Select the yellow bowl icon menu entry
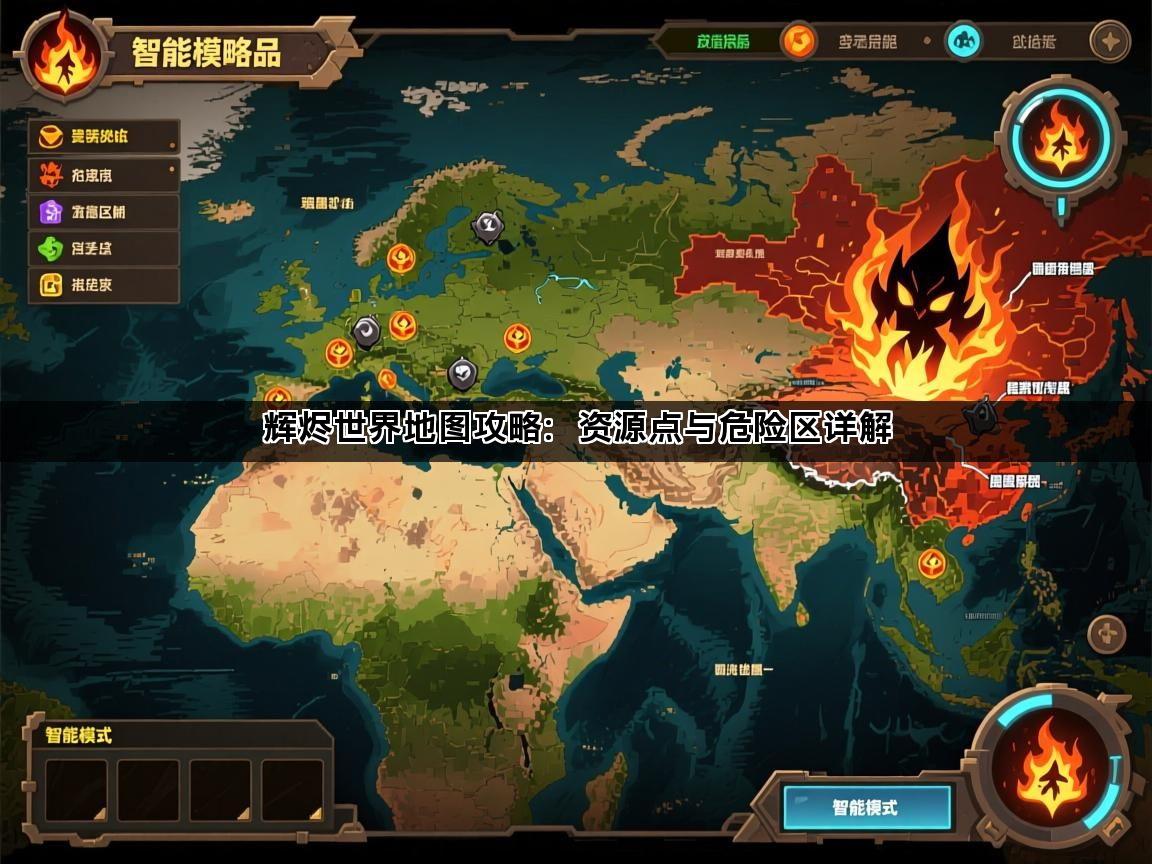The image size is (1152, 864). [x=103, y=137]
